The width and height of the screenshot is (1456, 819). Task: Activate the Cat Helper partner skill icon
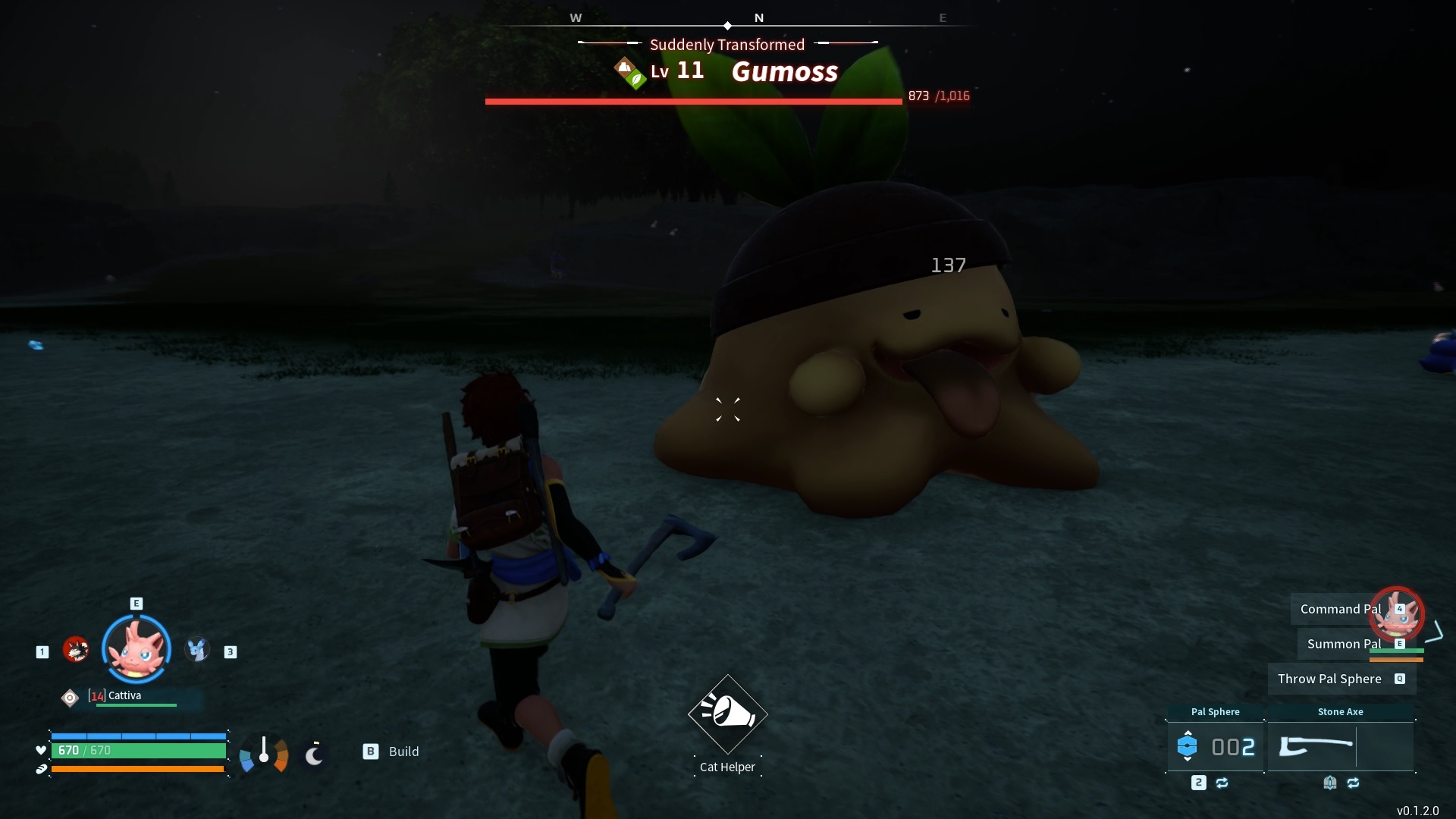point(727,714)
